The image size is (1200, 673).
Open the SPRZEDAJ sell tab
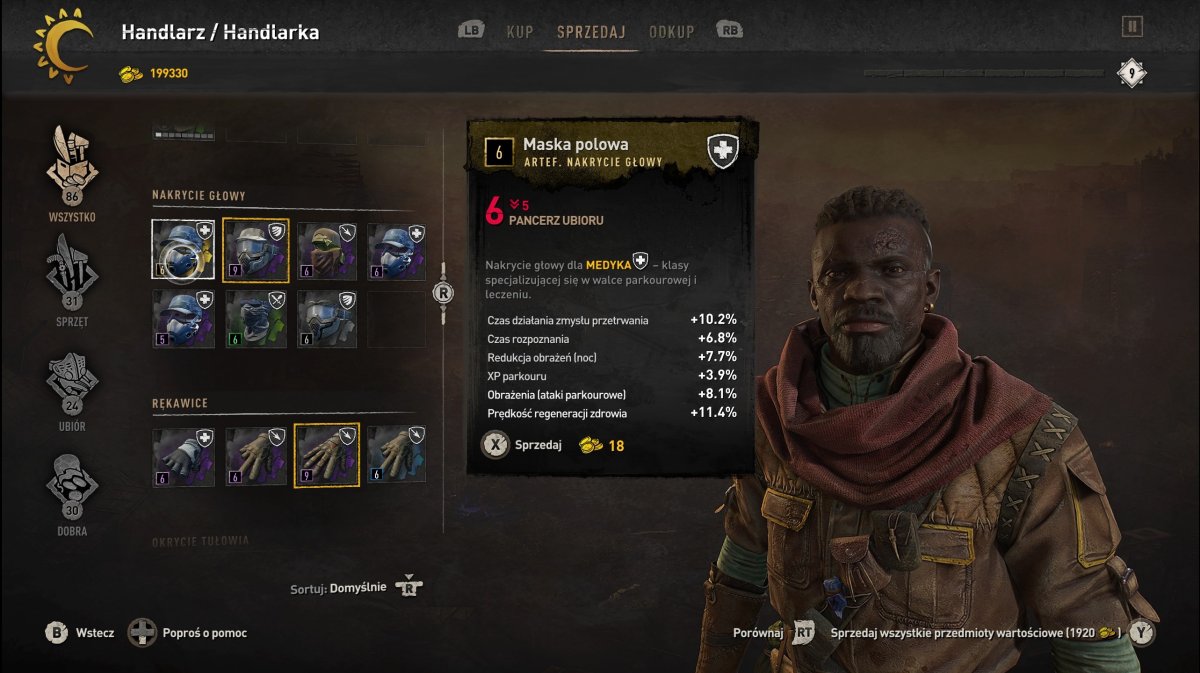pyautogui.click(x=591, y=32)
